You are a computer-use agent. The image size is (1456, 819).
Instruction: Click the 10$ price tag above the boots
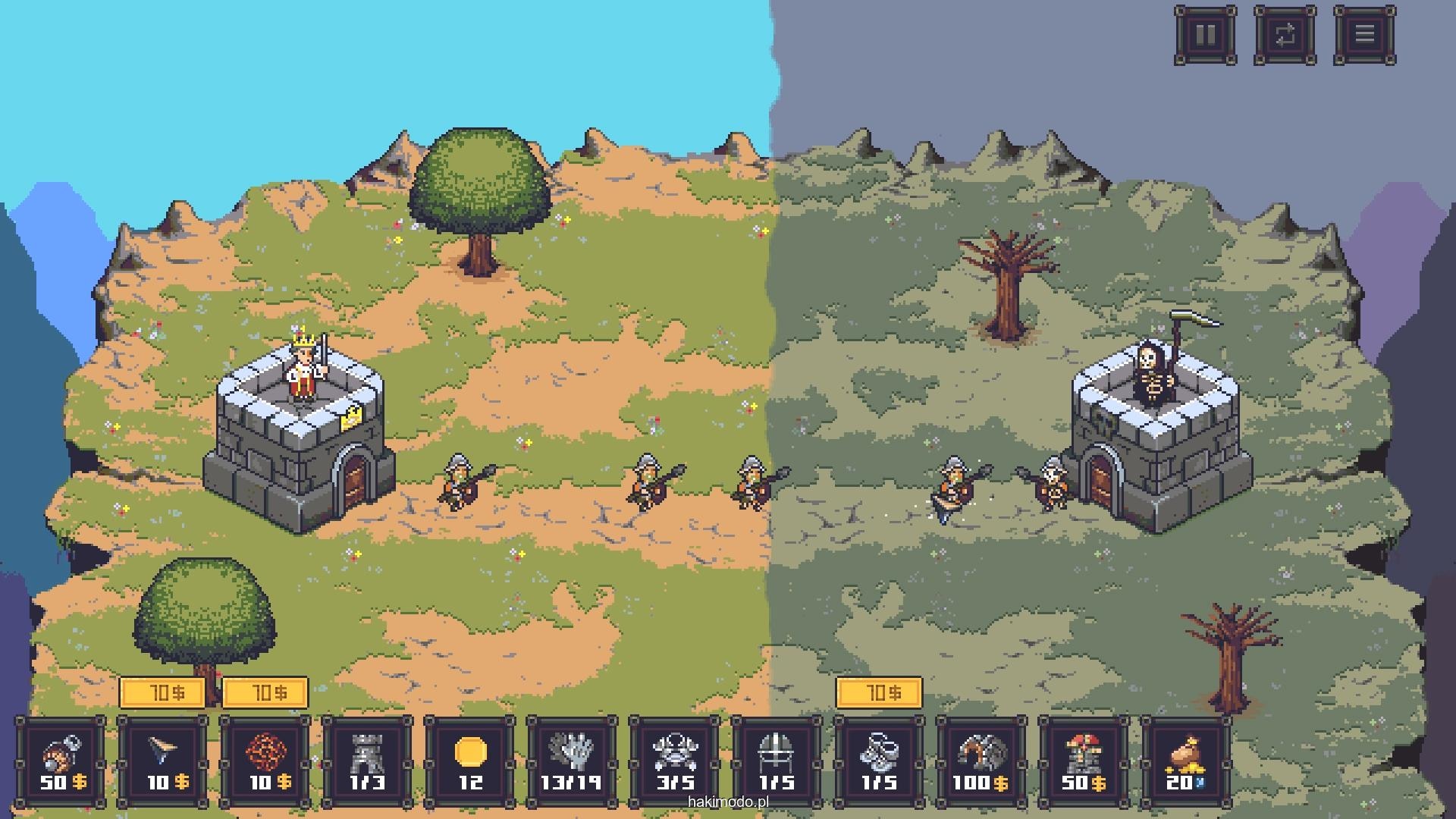coord(879,692)
